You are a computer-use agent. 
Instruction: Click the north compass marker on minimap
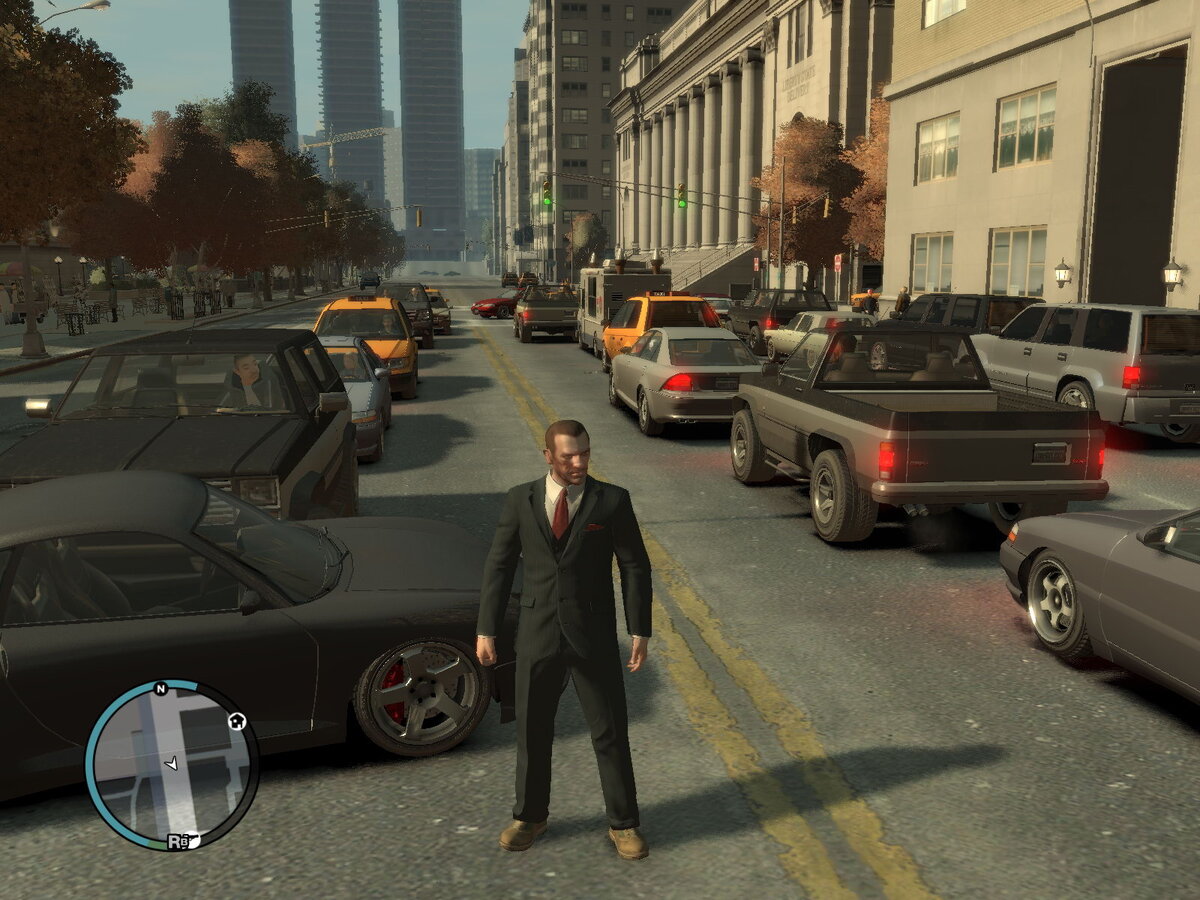pyautogui.click(x=160, y=689)
